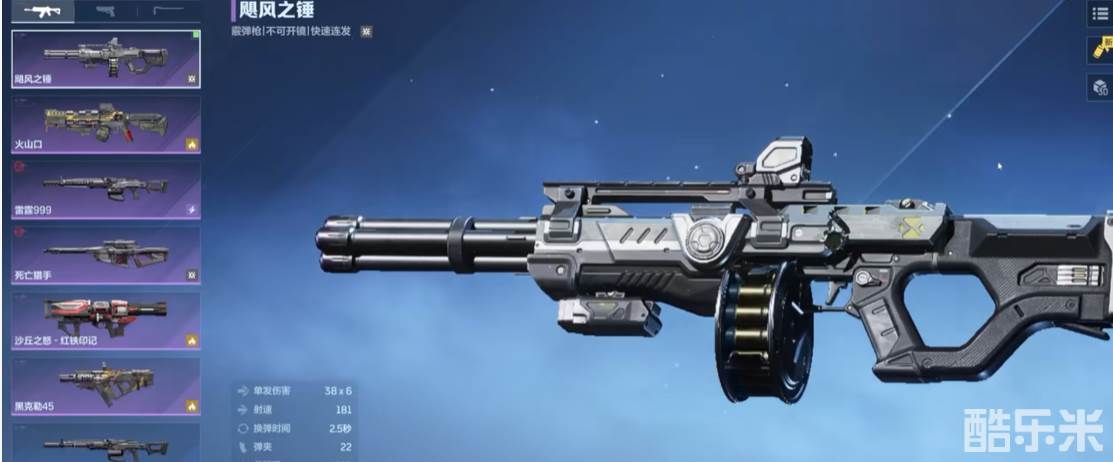Open the list view icon

(1100, 13)
